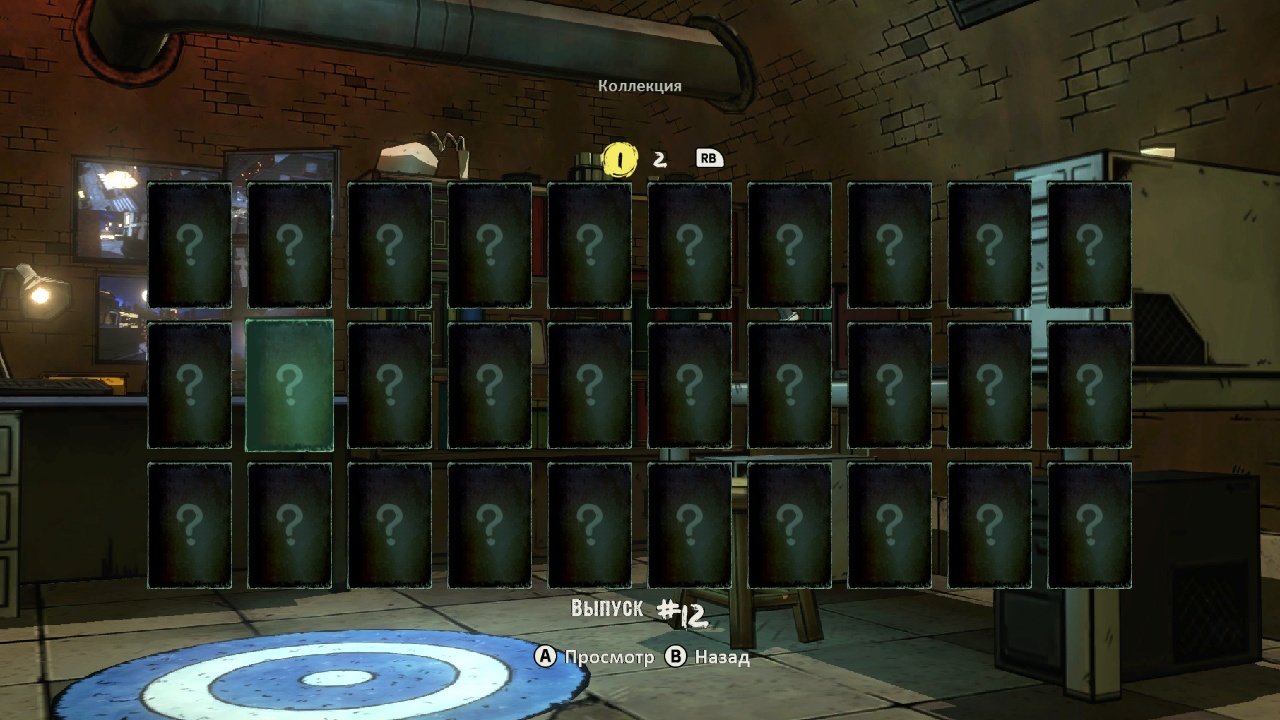Open the highlighted green mystery card
The height and width of the screenshot is (720, 1280).
[289, 385]
